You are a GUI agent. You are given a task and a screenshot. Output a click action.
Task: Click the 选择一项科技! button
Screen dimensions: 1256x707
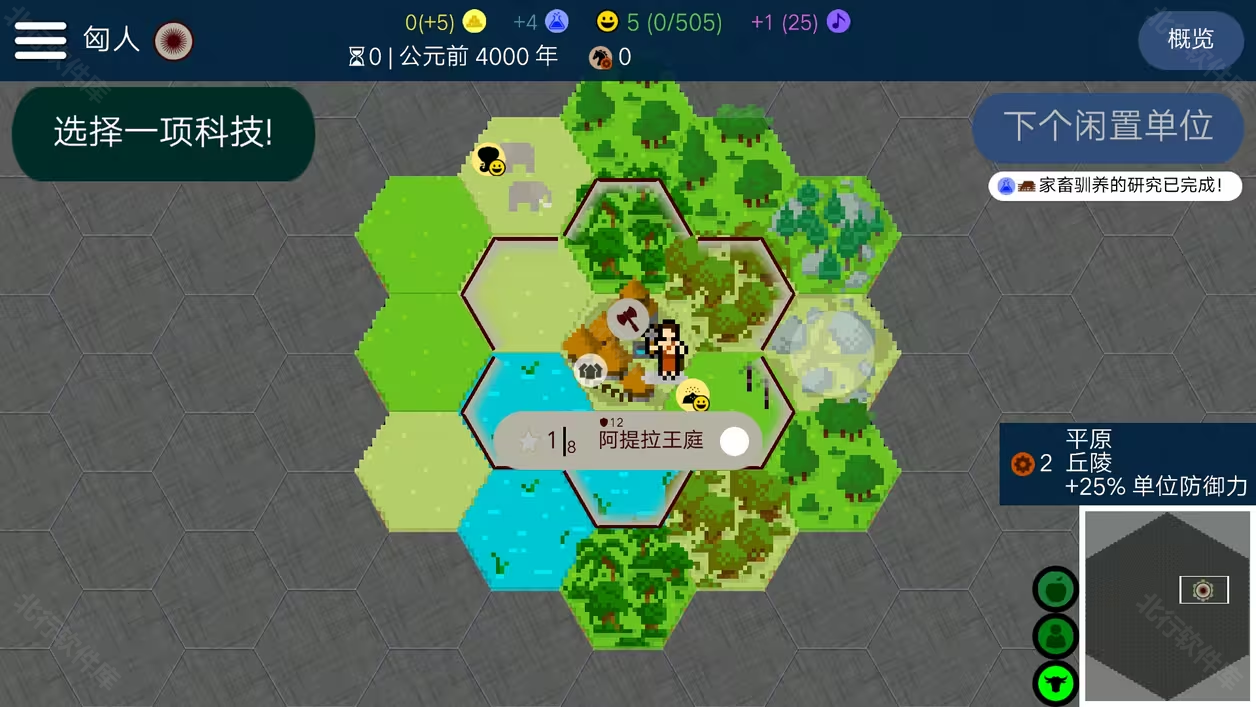coord(163,133)
